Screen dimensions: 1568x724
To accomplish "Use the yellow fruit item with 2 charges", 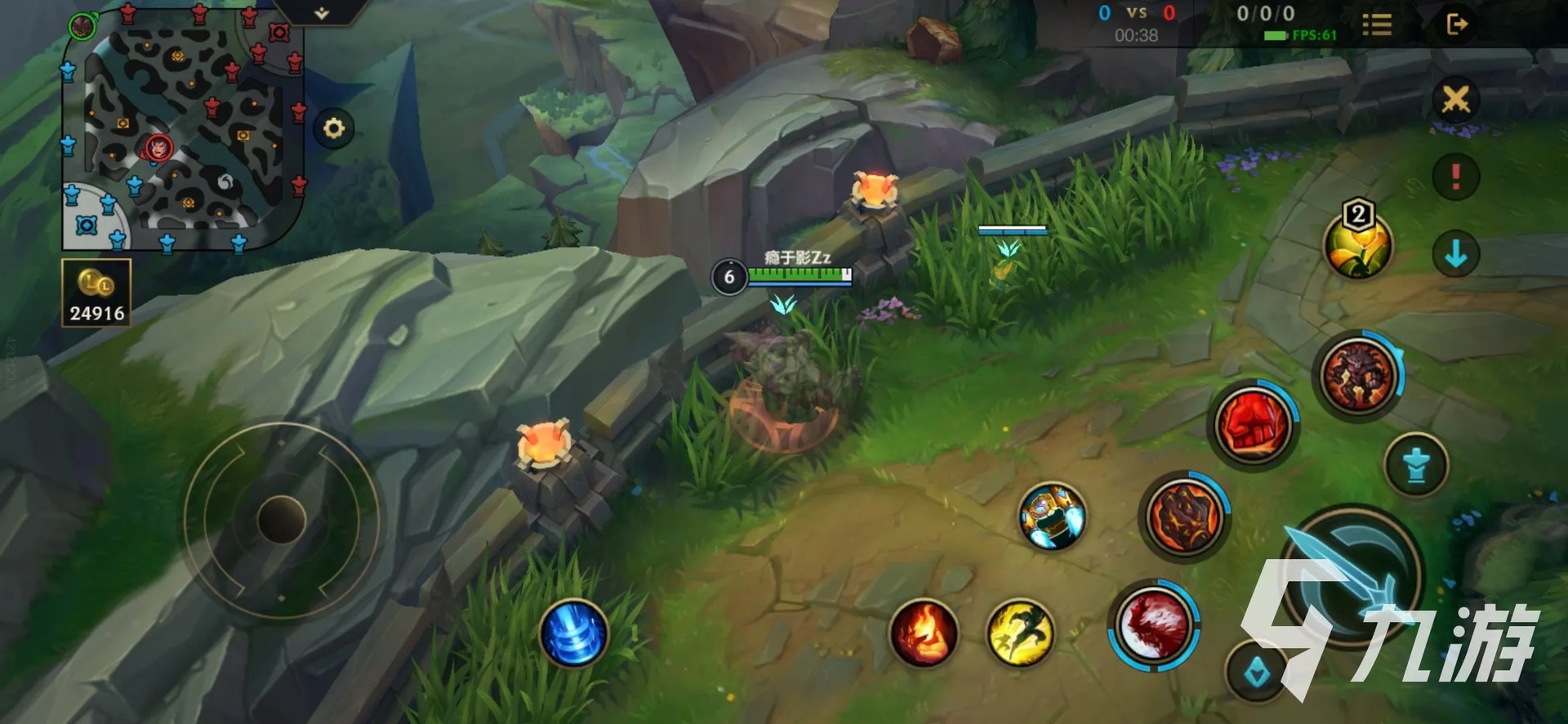I will pyautogui.click(x=1358, y=247).
